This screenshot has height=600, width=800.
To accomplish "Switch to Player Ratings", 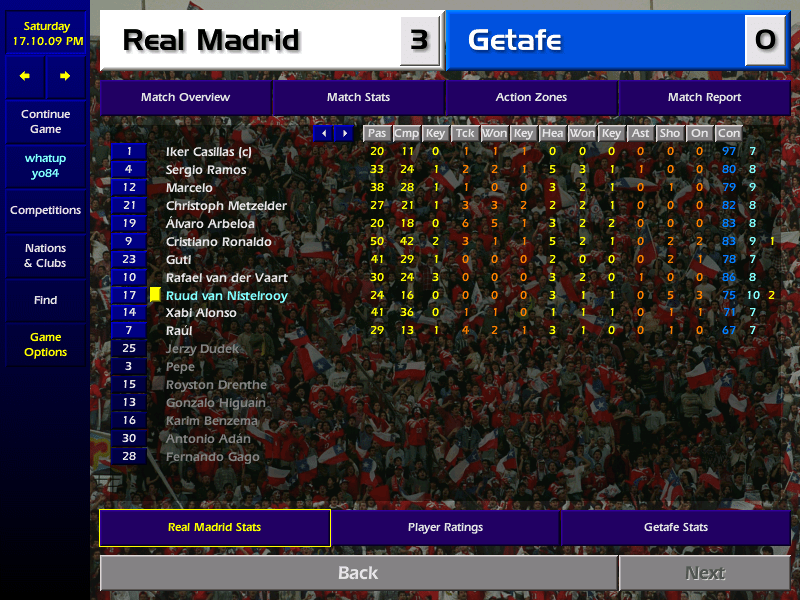I will (445, 527).
